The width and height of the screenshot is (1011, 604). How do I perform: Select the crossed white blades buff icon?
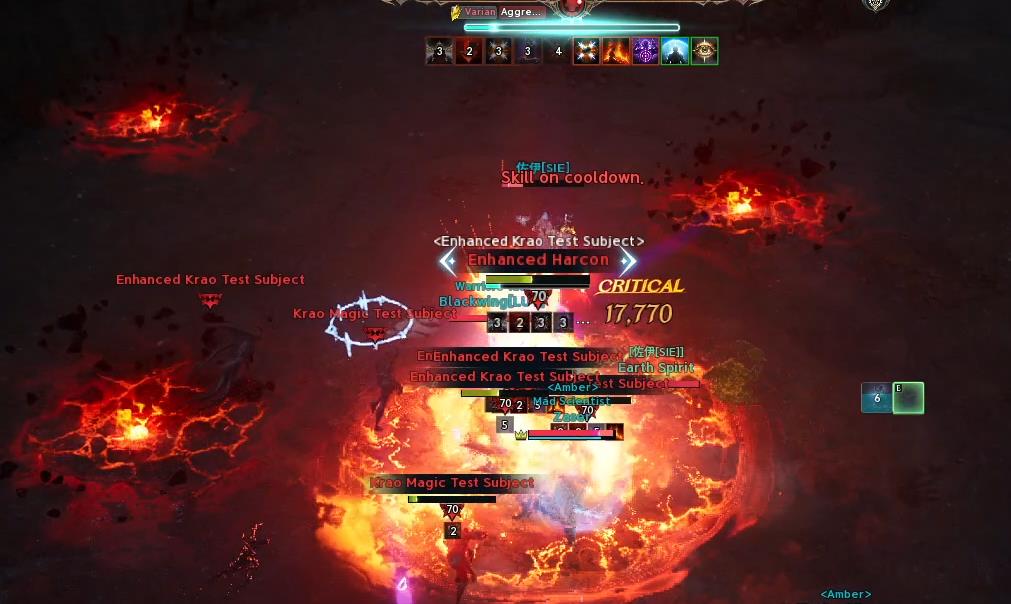pos(587,51)
